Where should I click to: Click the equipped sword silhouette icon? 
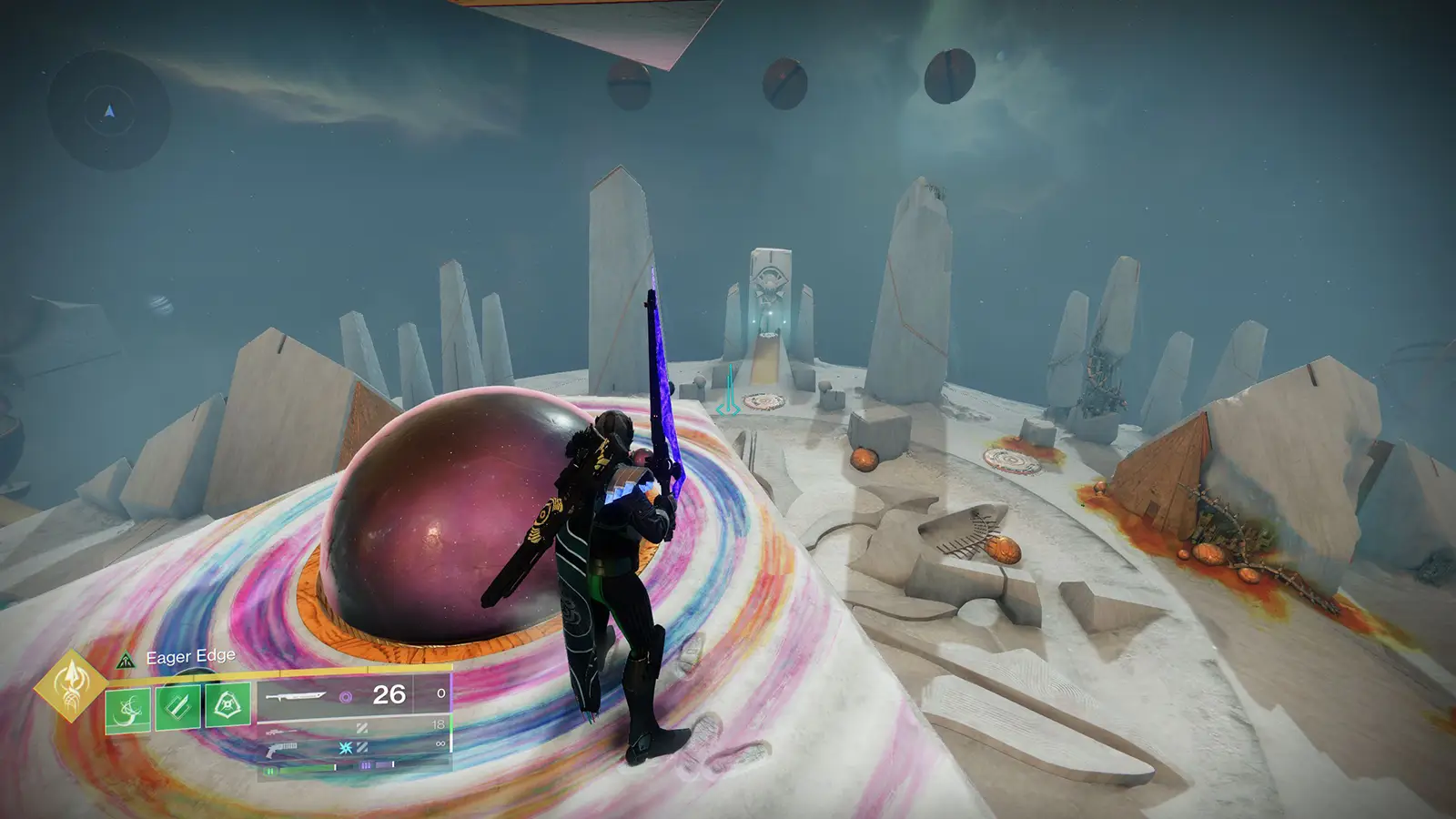[x=297, y=696]
